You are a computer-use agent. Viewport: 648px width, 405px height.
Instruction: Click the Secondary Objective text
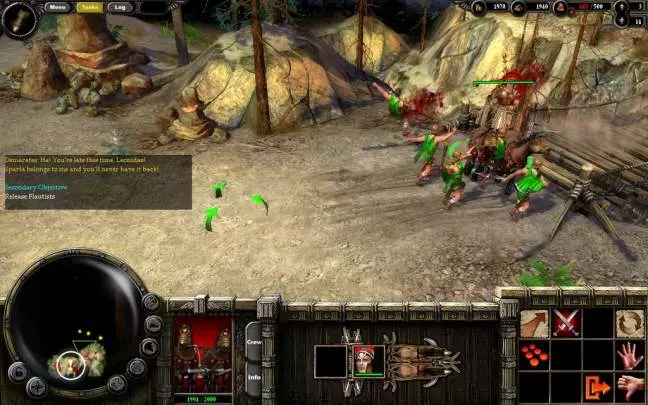tap(36, 187)
